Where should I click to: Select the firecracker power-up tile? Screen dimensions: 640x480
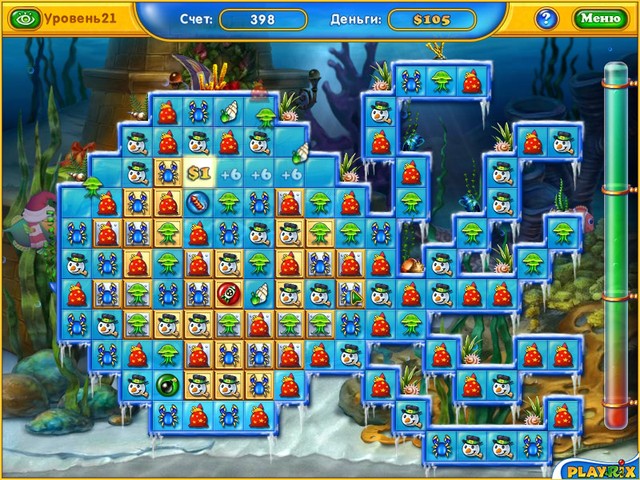pyautogui.click(x=199, y=204)
